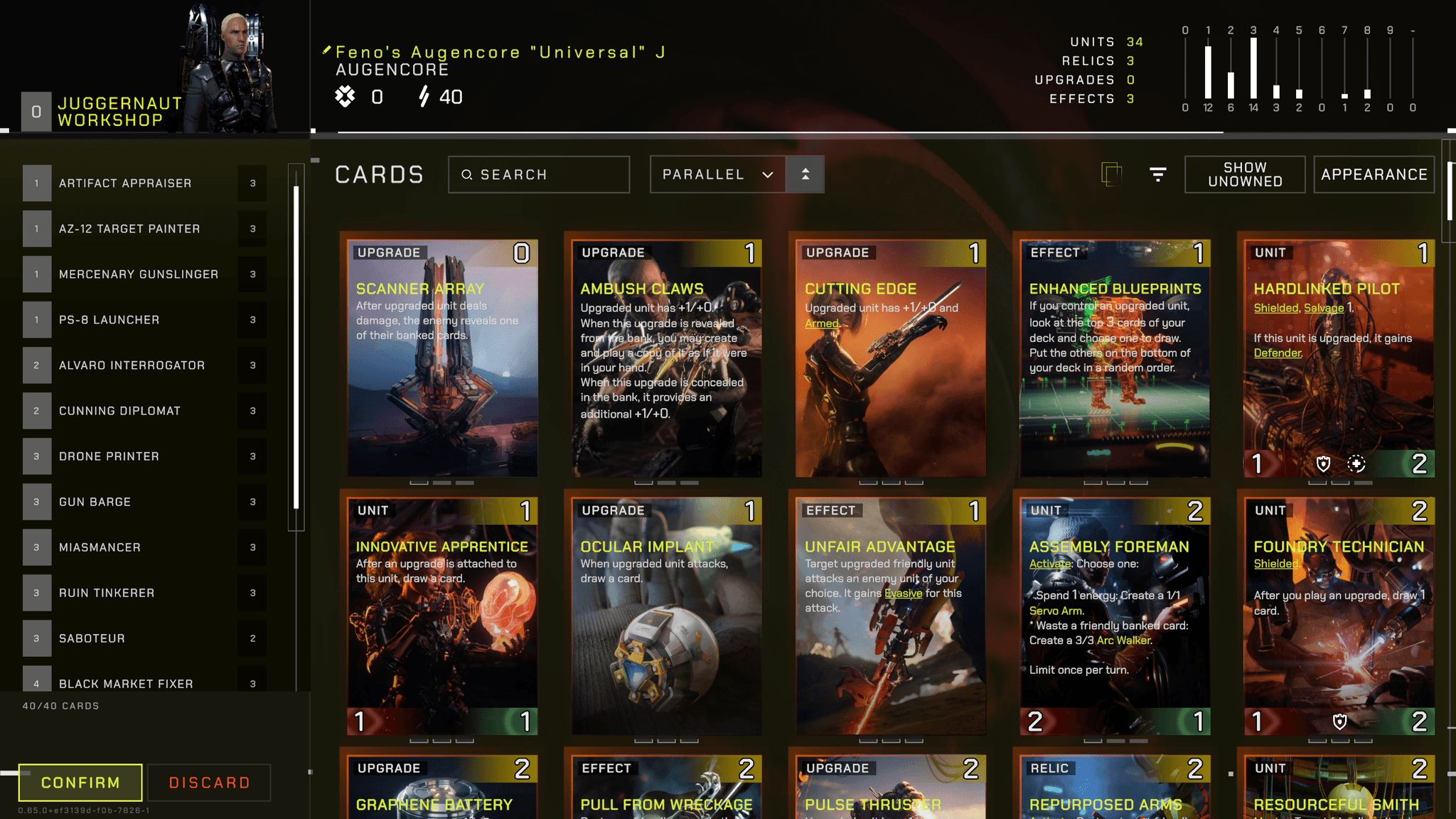Confirm the deck changes
Image resolution: width=1456 pixels, height=819 pixels.
tap(79, 782)
